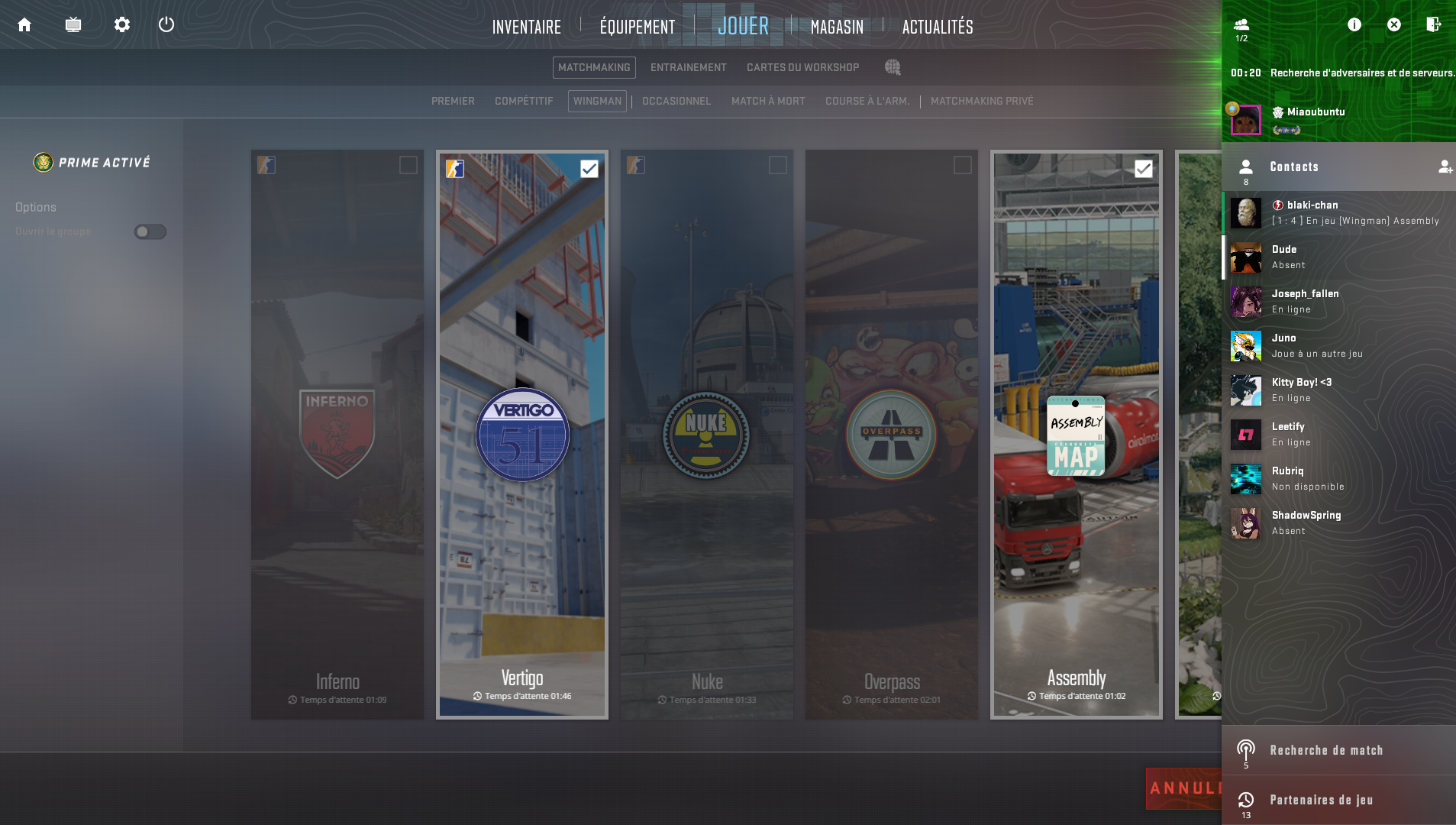Open blaki-chan's contact entry

tap(1338, 213)
